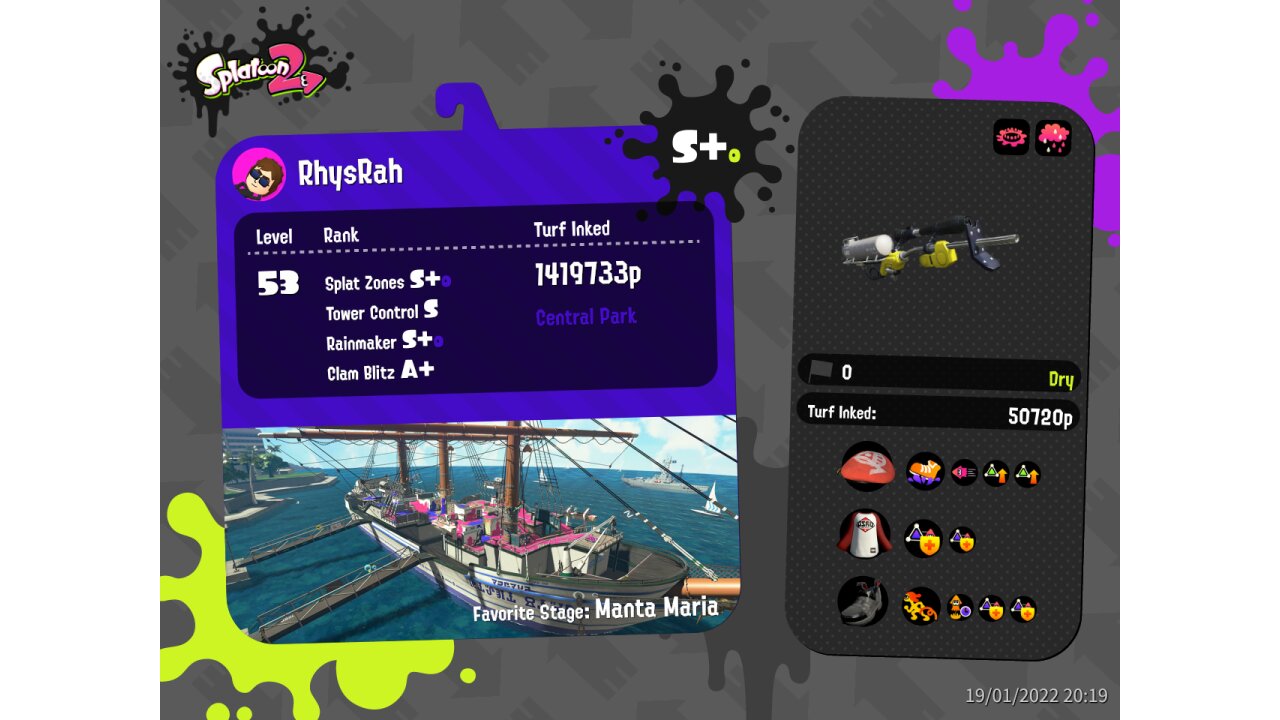Click the gray flag icon
Viewport: 1280px width, 720px height.
[821, 371]
